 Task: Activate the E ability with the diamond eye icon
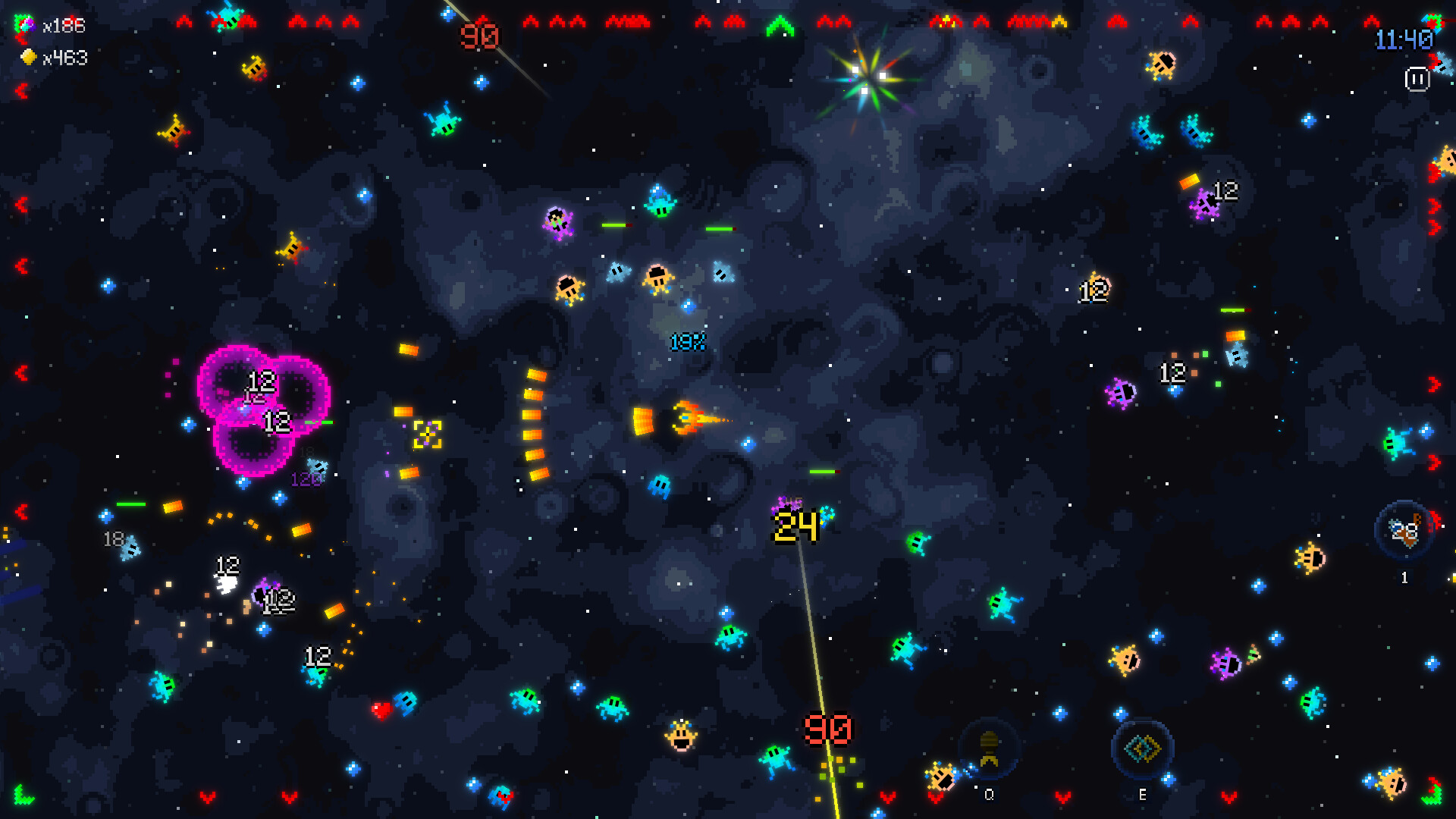tap(1141, 749)
